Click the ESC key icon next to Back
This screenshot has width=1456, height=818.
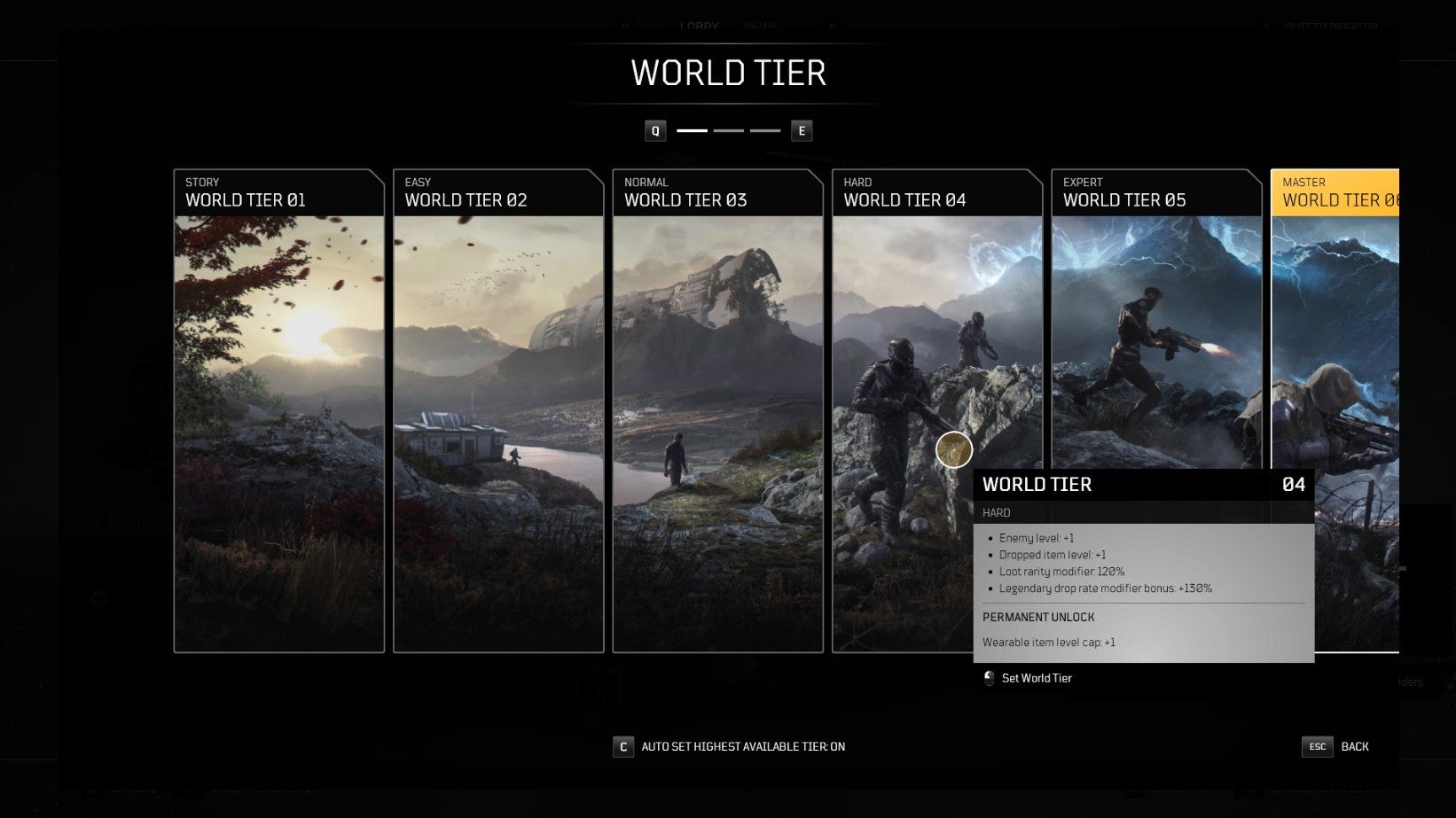(x=1319, y=746)
